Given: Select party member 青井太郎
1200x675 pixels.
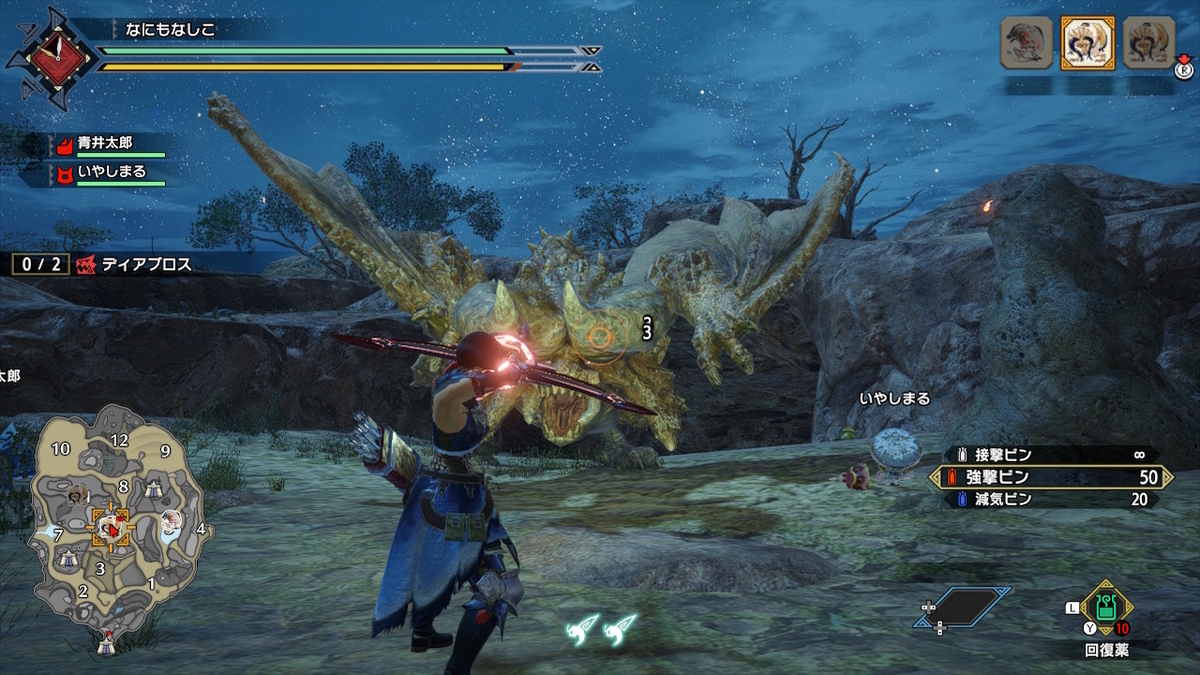Looking at the screenshot, I should (x=105, y=143).
